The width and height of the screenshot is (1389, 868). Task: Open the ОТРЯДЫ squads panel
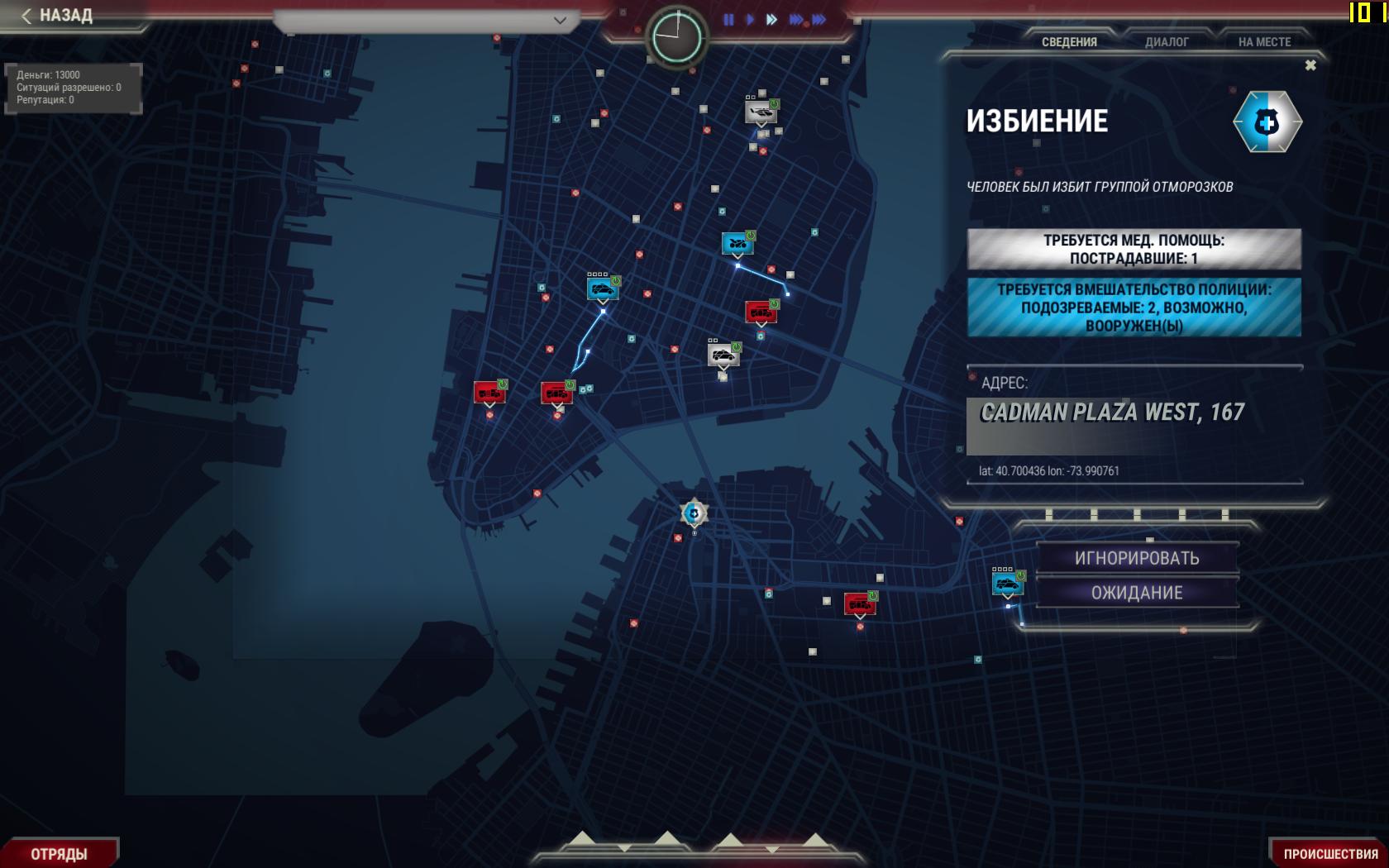(59, 854)
